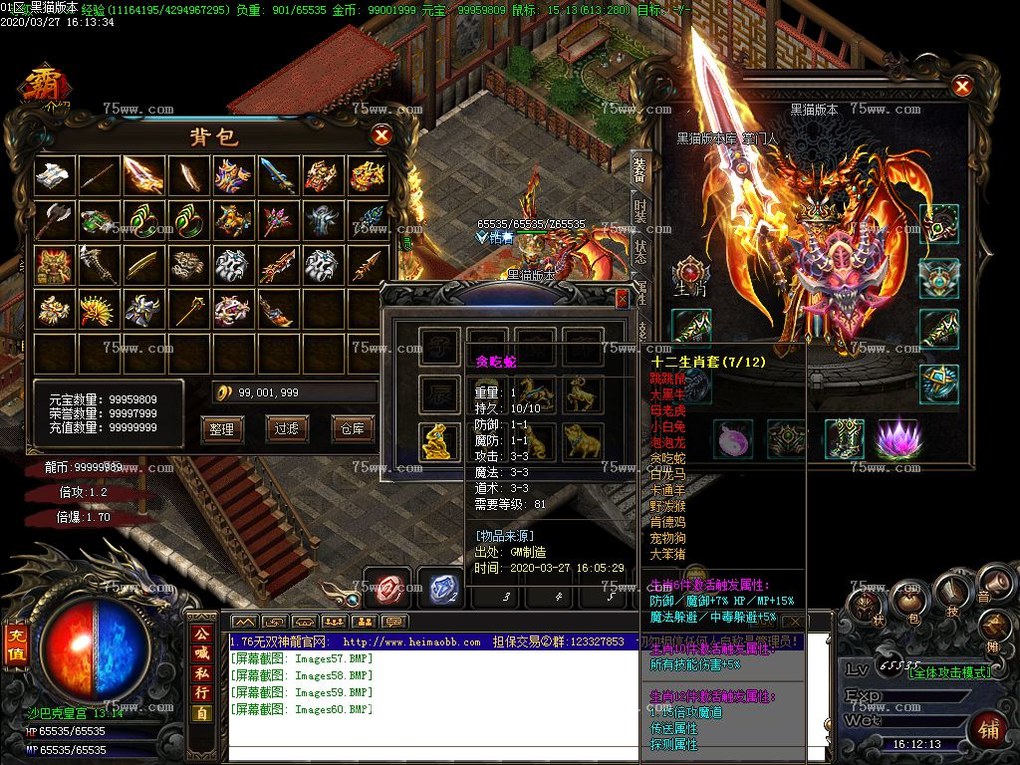
Task: Click the 生肖 zodiac medal icon
Action: click(690, 273)
